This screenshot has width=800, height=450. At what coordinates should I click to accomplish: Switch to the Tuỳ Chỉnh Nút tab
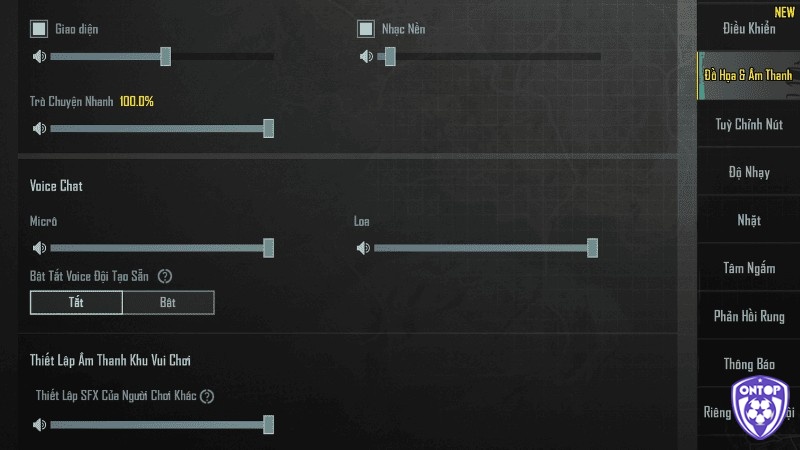pyautogui.click(x=749, y=124)
